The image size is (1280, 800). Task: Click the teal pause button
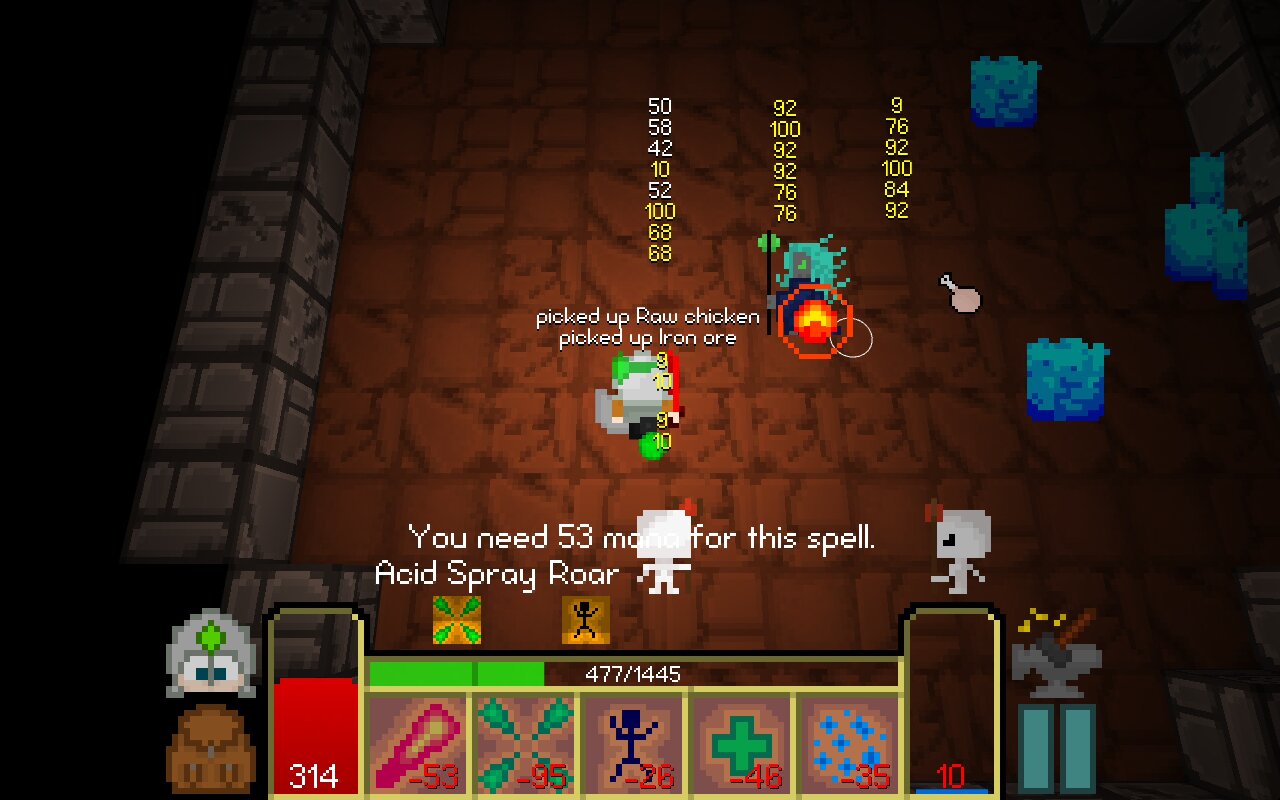pos(1057,748)
